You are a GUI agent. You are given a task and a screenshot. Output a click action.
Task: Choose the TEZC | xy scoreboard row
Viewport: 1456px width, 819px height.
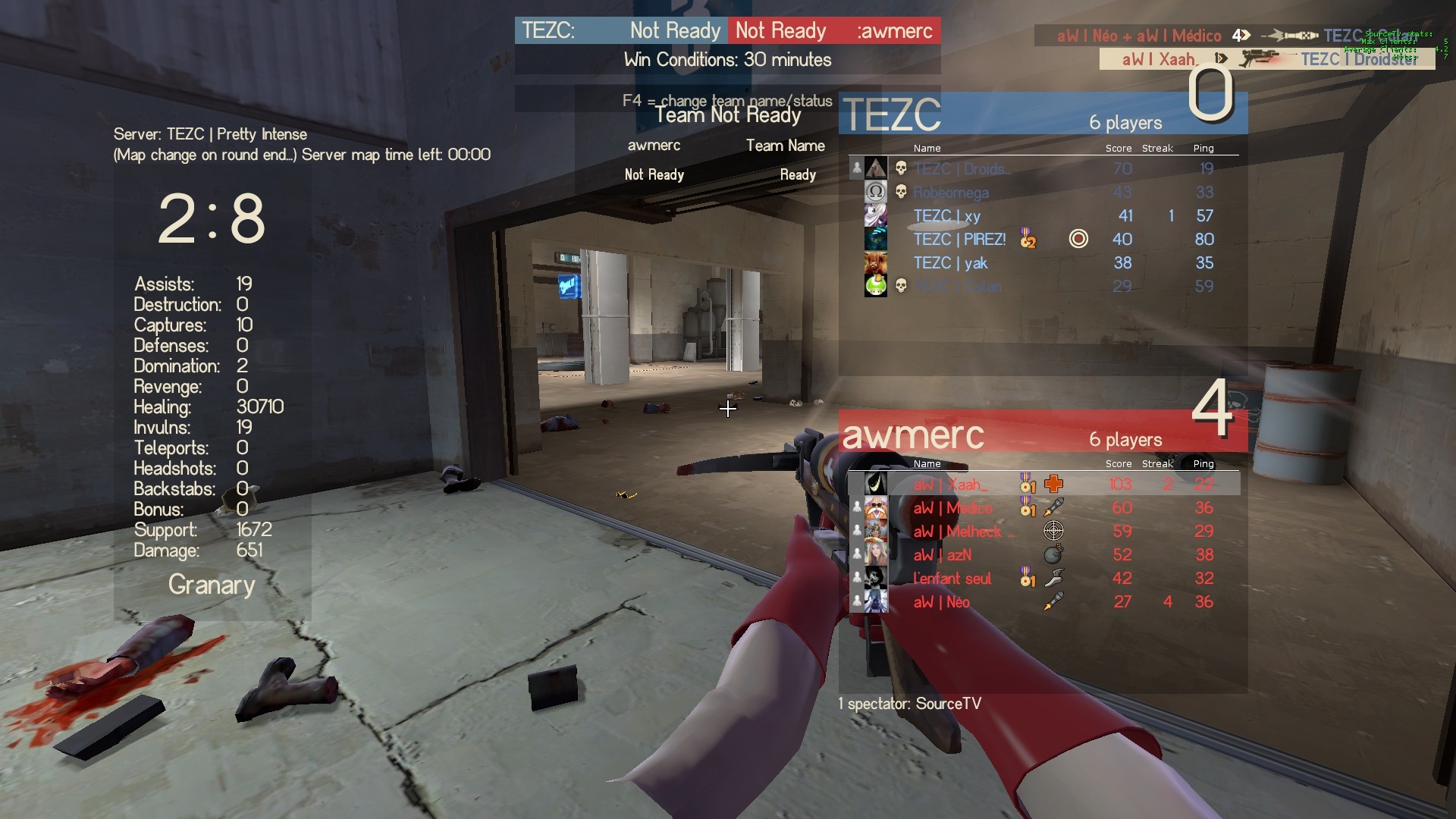click(946, 216)
